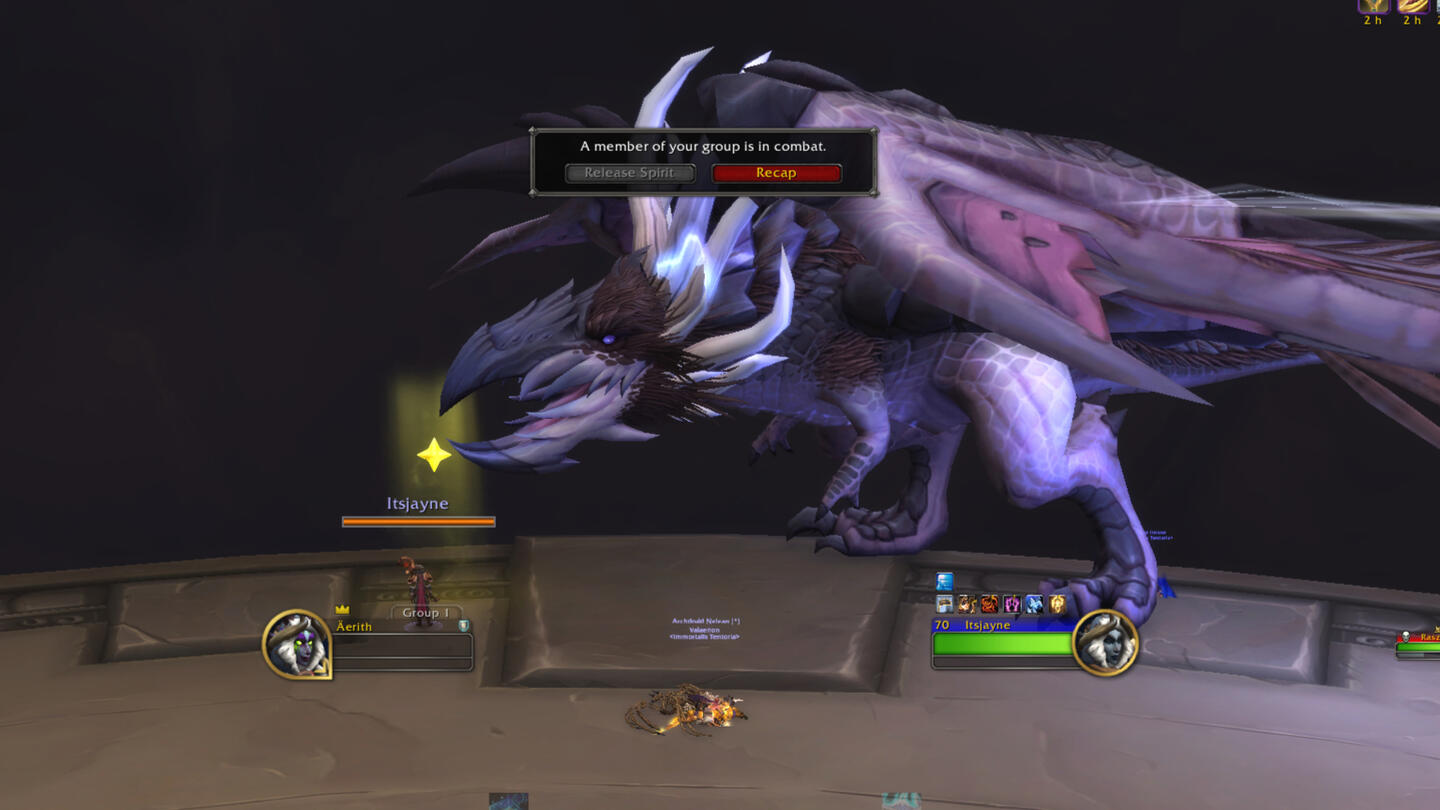The image size is (1440, 810).
Task: Click the shield emblem beside Aerith's name
Action: 463,625
